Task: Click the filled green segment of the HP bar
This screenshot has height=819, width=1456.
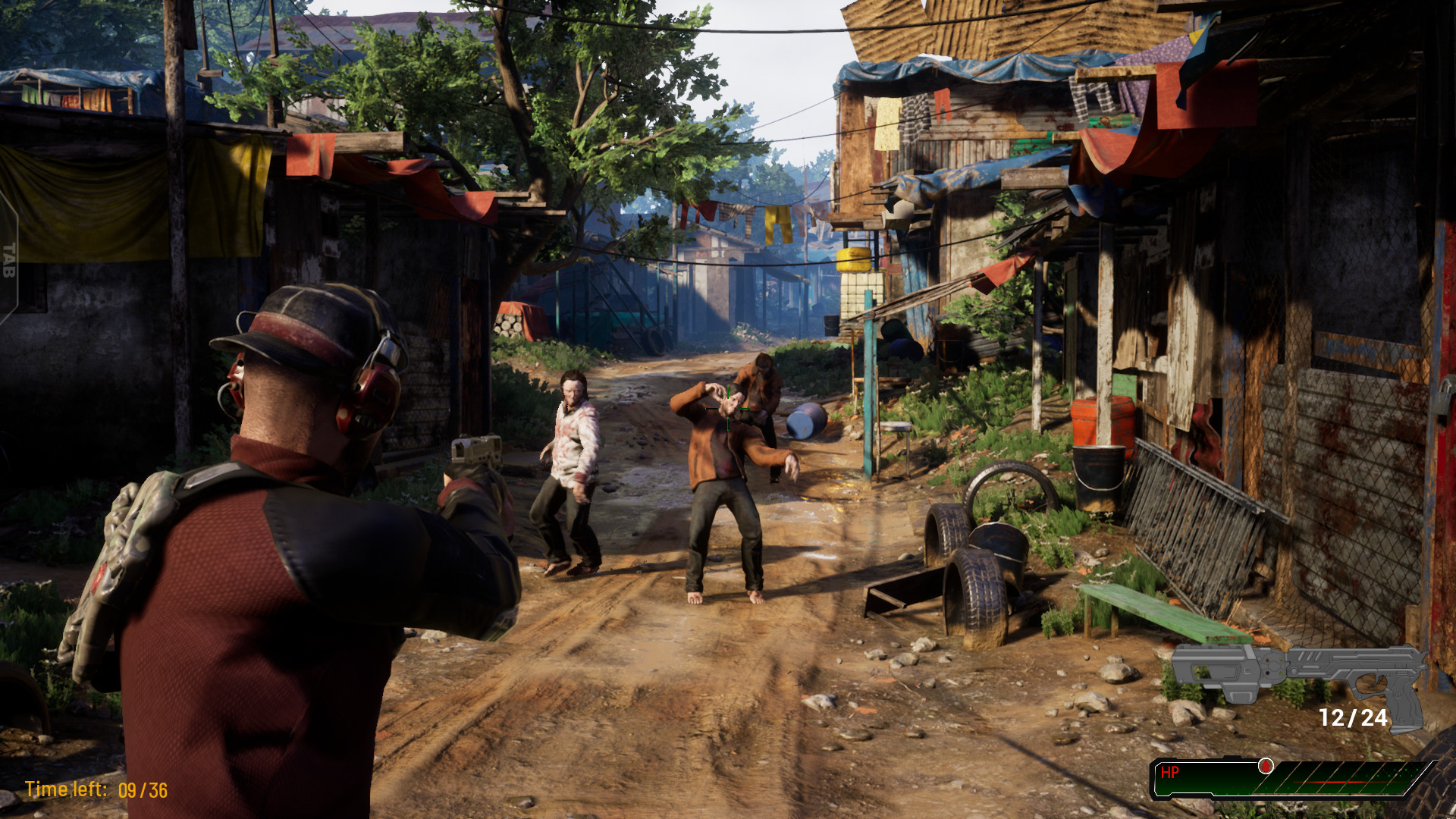Action: point(1213,781)
